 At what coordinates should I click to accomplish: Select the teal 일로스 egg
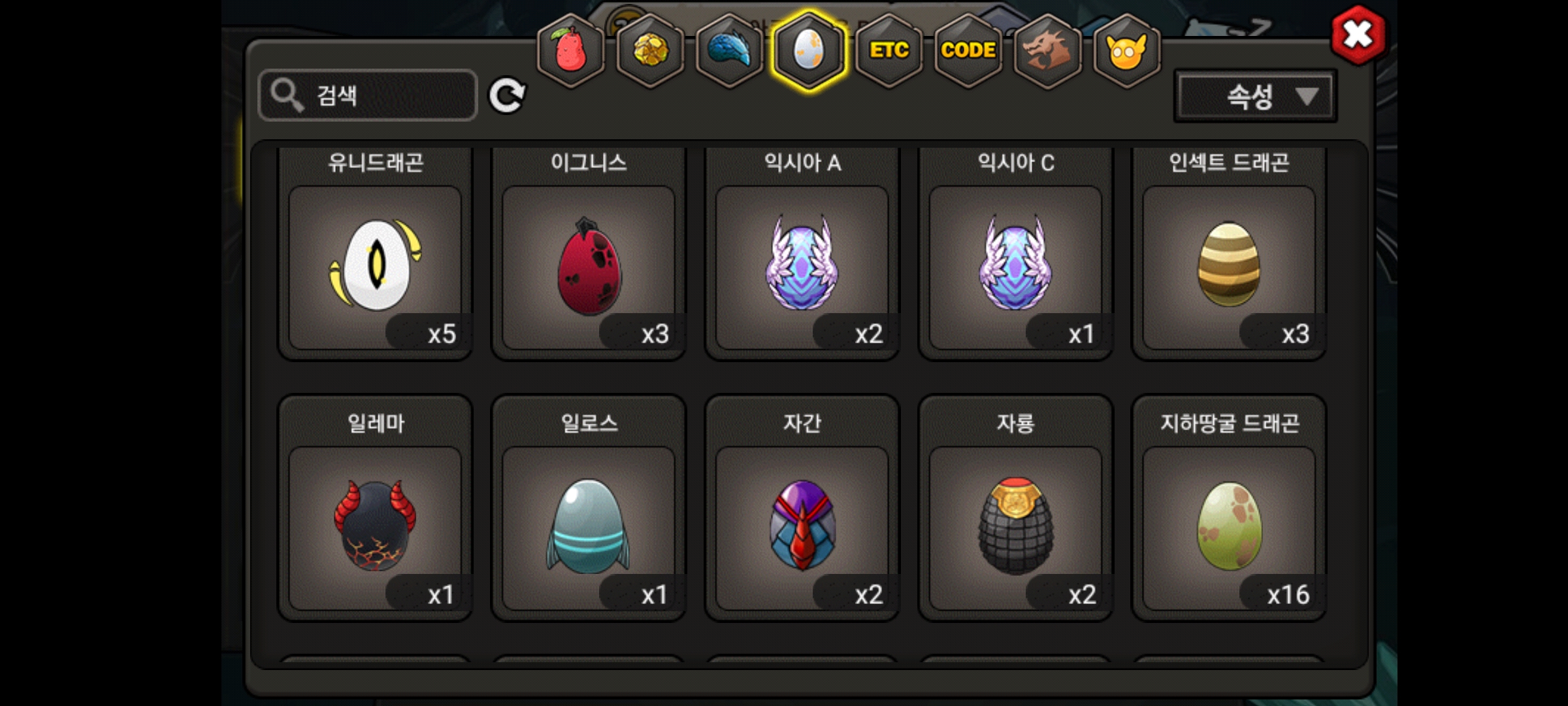click(x=589, y=527)
